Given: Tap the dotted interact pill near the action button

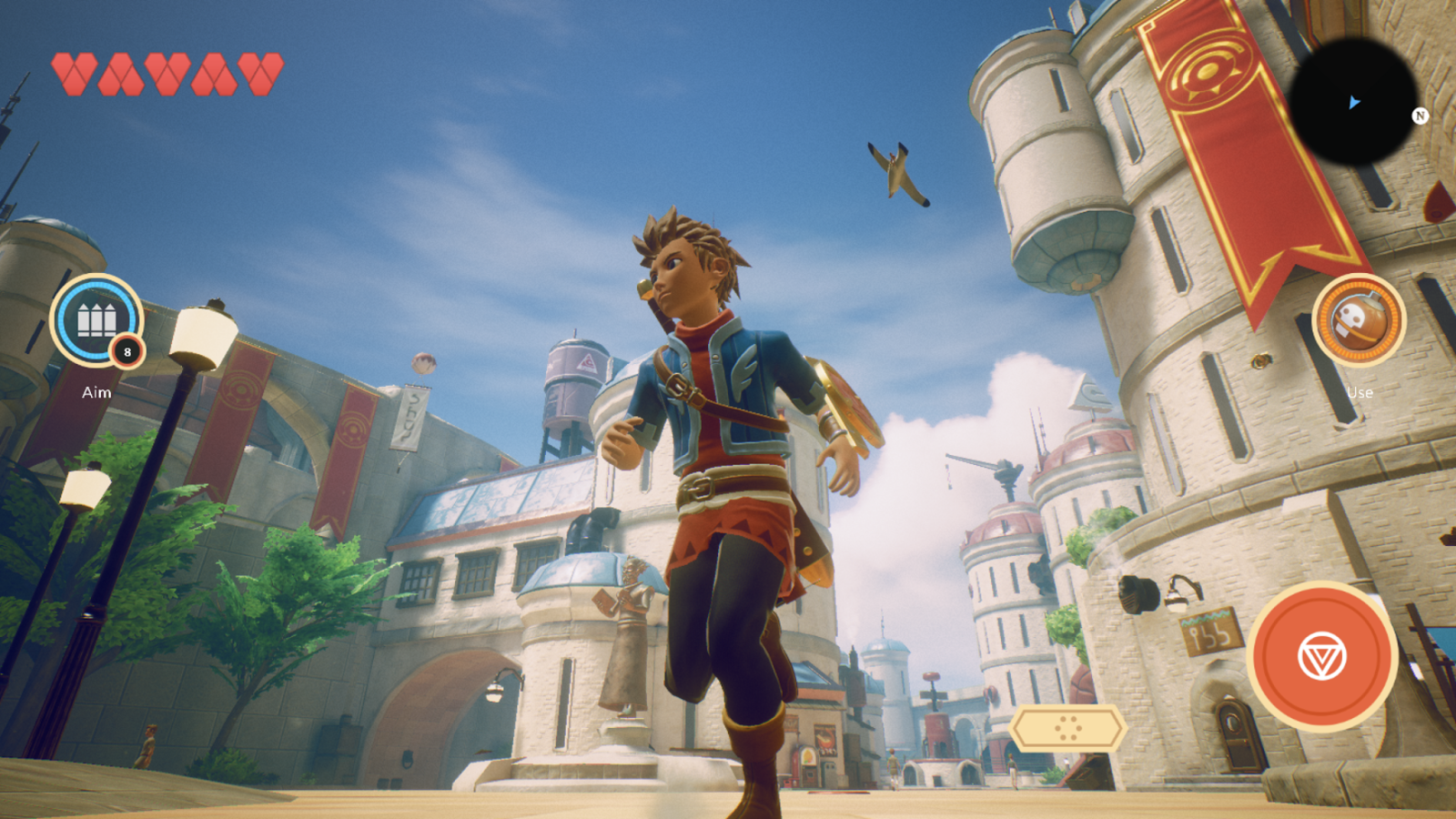Looking at the screenshot, I should 1067,727.
